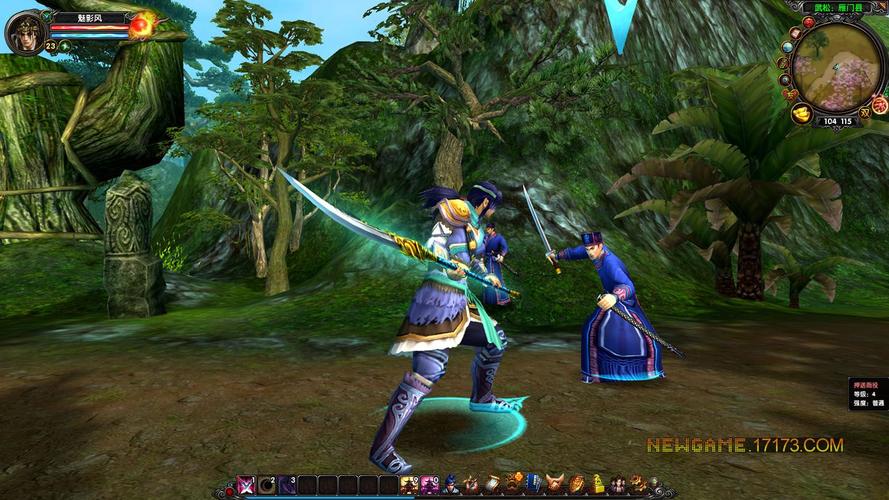Activate skill slot 2 with dark ring icon

[267, 486]
